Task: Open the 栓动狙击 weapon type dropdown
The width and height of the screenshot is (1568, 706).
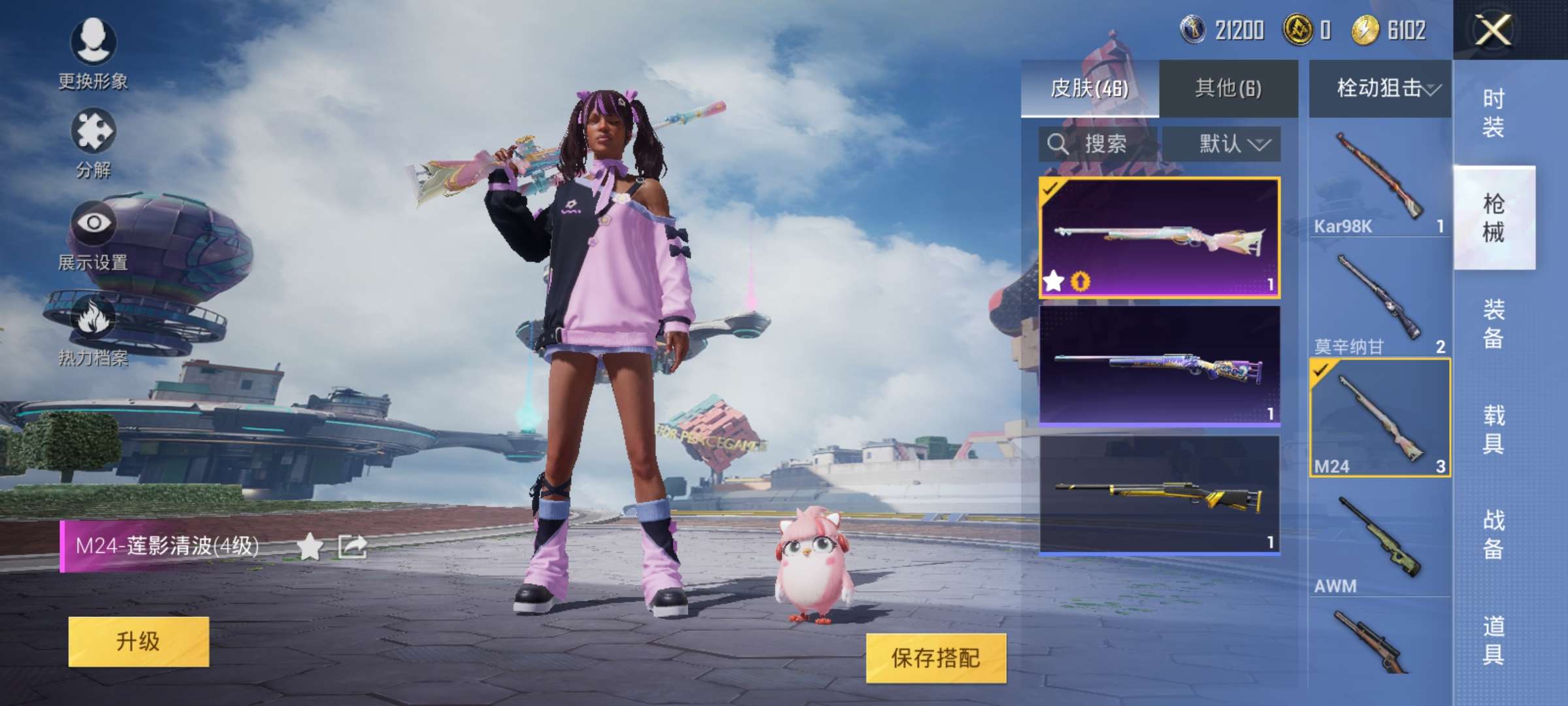Action: [1380, 88]
